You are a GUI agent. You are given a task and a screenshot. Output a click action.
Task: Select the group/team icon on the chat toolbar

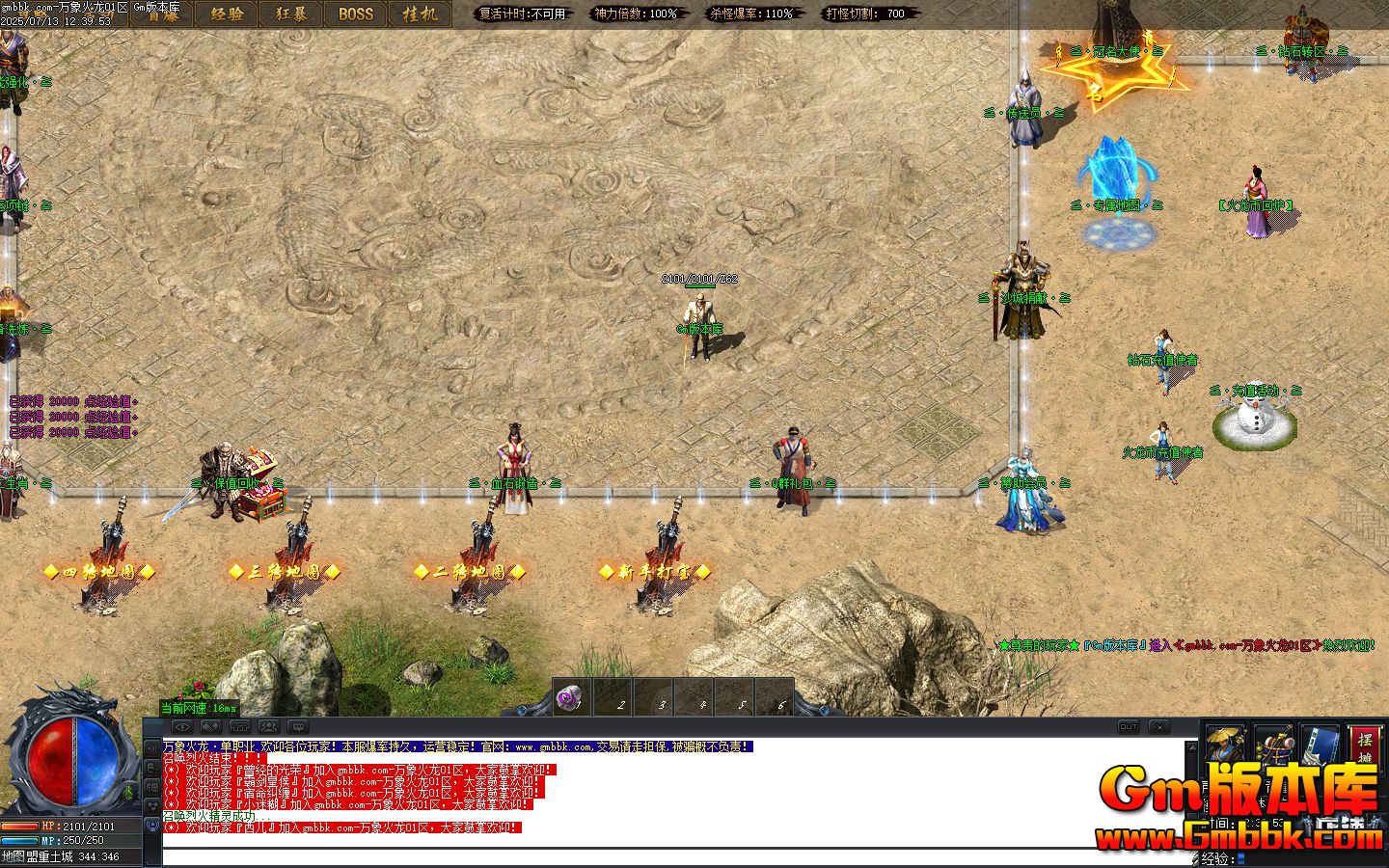click(x=268, y=727)
